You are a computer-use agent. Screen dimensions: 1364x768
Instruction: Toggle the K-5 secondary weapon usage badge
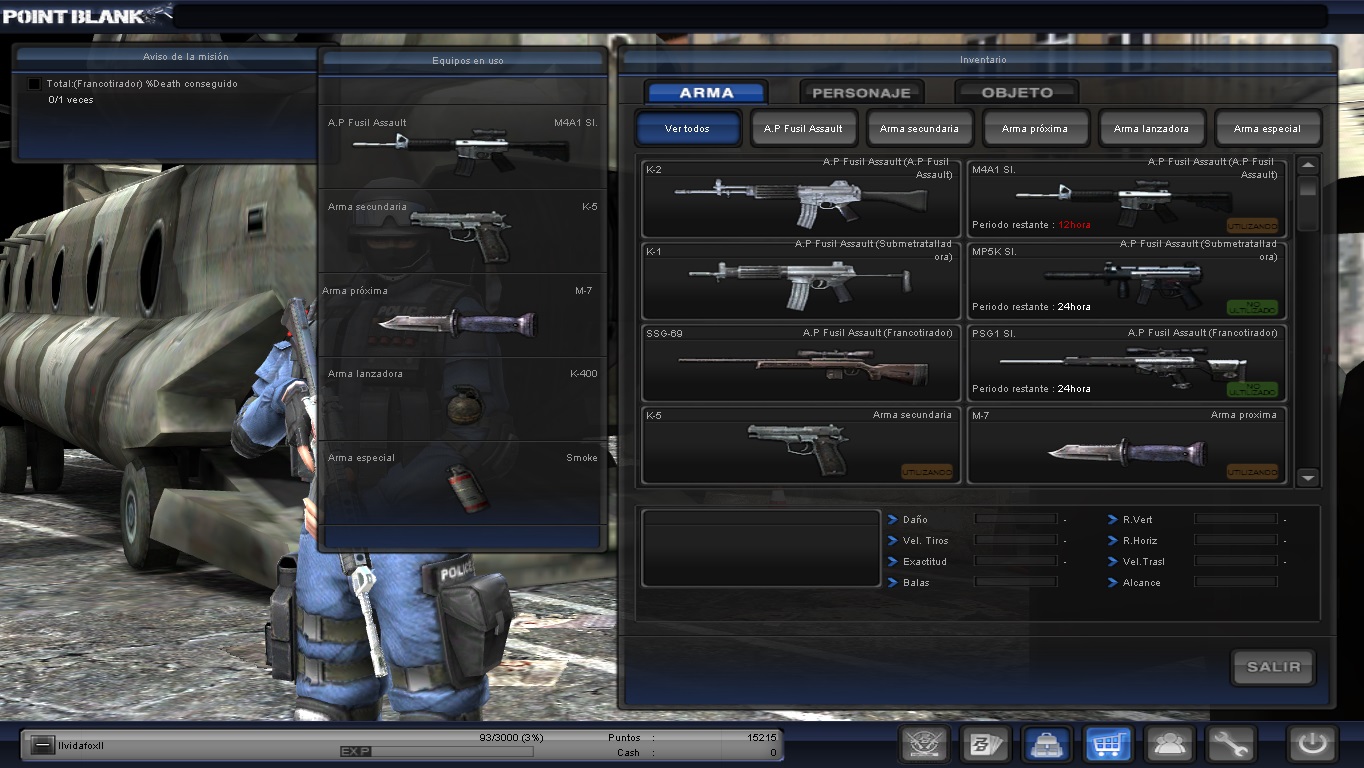coord(928,470)
